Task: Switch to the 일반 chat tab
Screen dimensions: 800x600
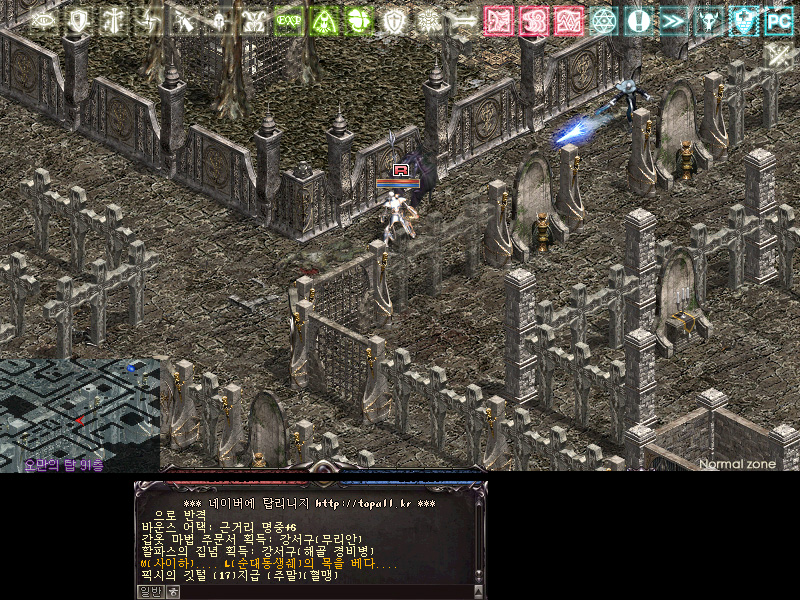Action: (x=149, y=591)
